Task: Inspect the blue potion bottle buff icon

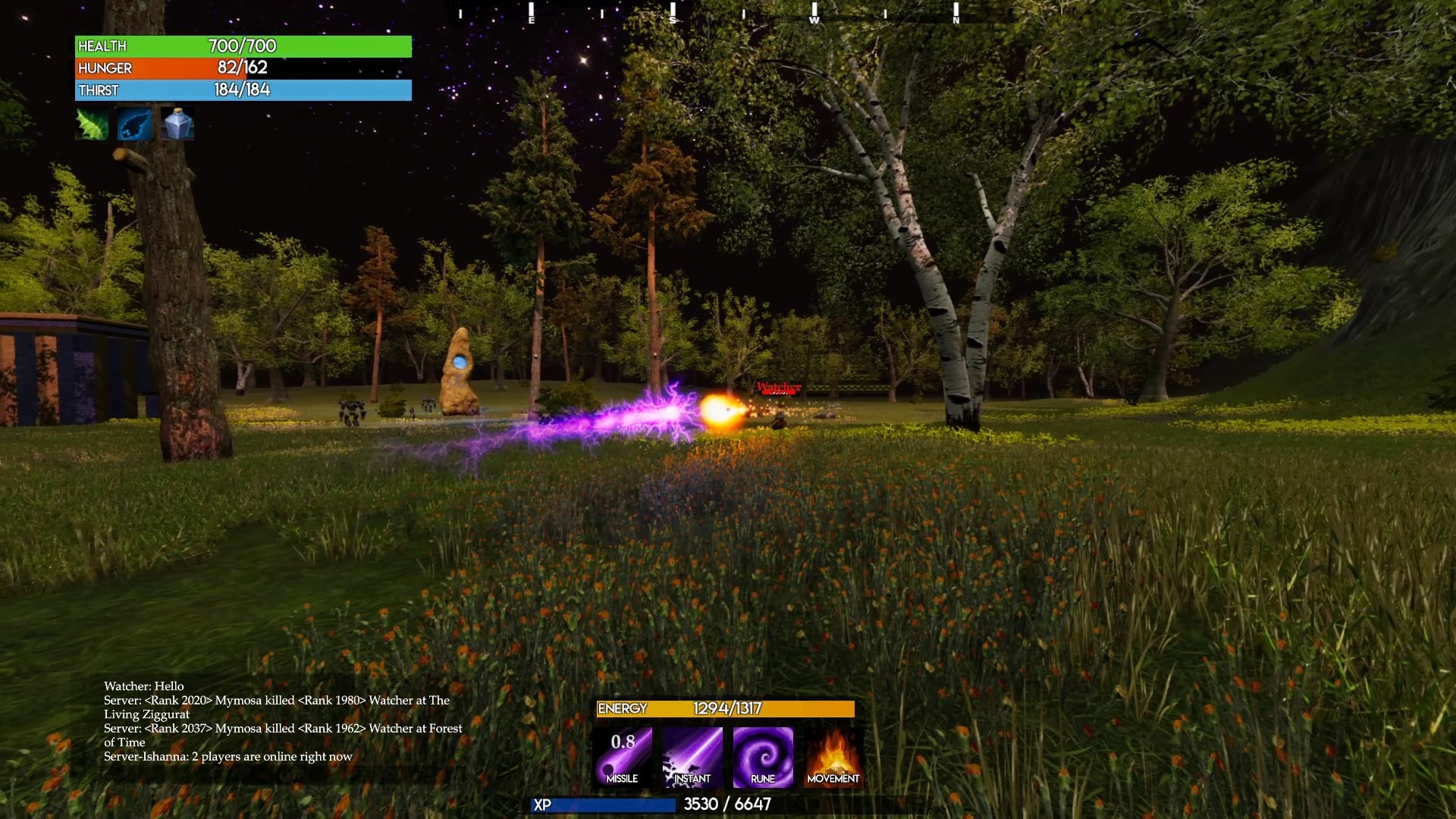Action: pyautogui.click(x=178, y=124)
